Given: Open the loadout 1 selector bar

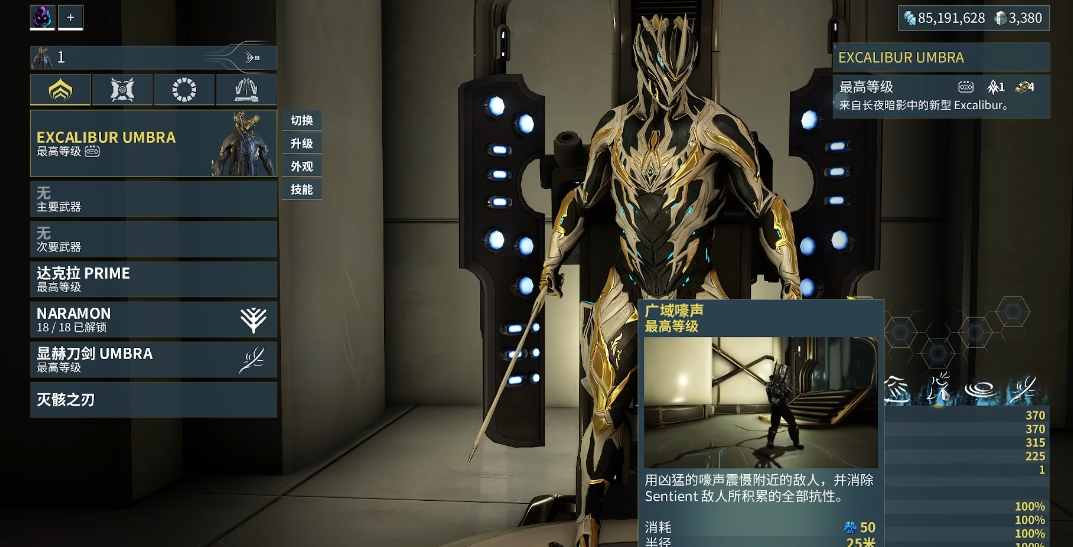Looking at the screenshot, I should [153, 58].
